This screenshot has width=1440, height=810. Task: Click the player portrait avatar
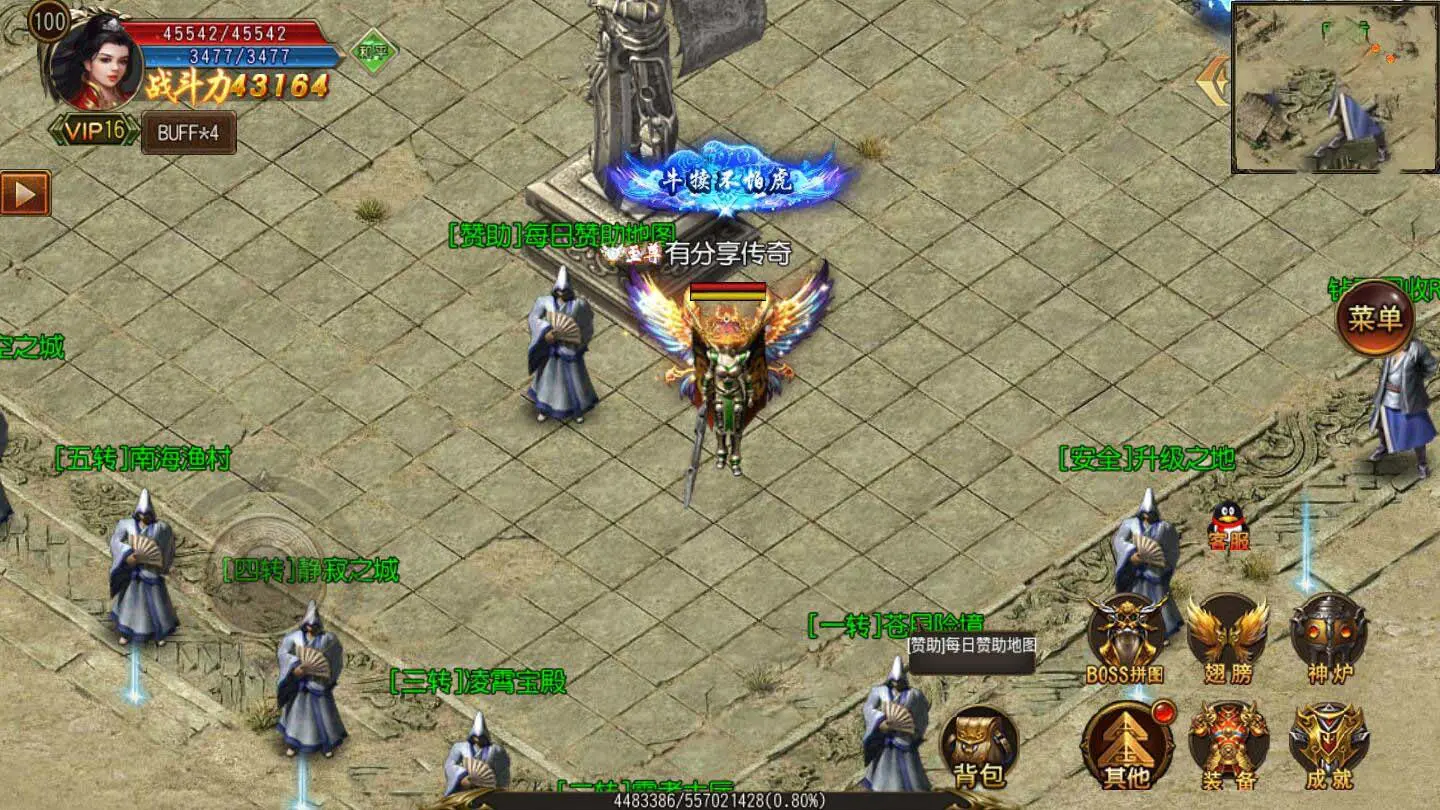coord(96,62)
